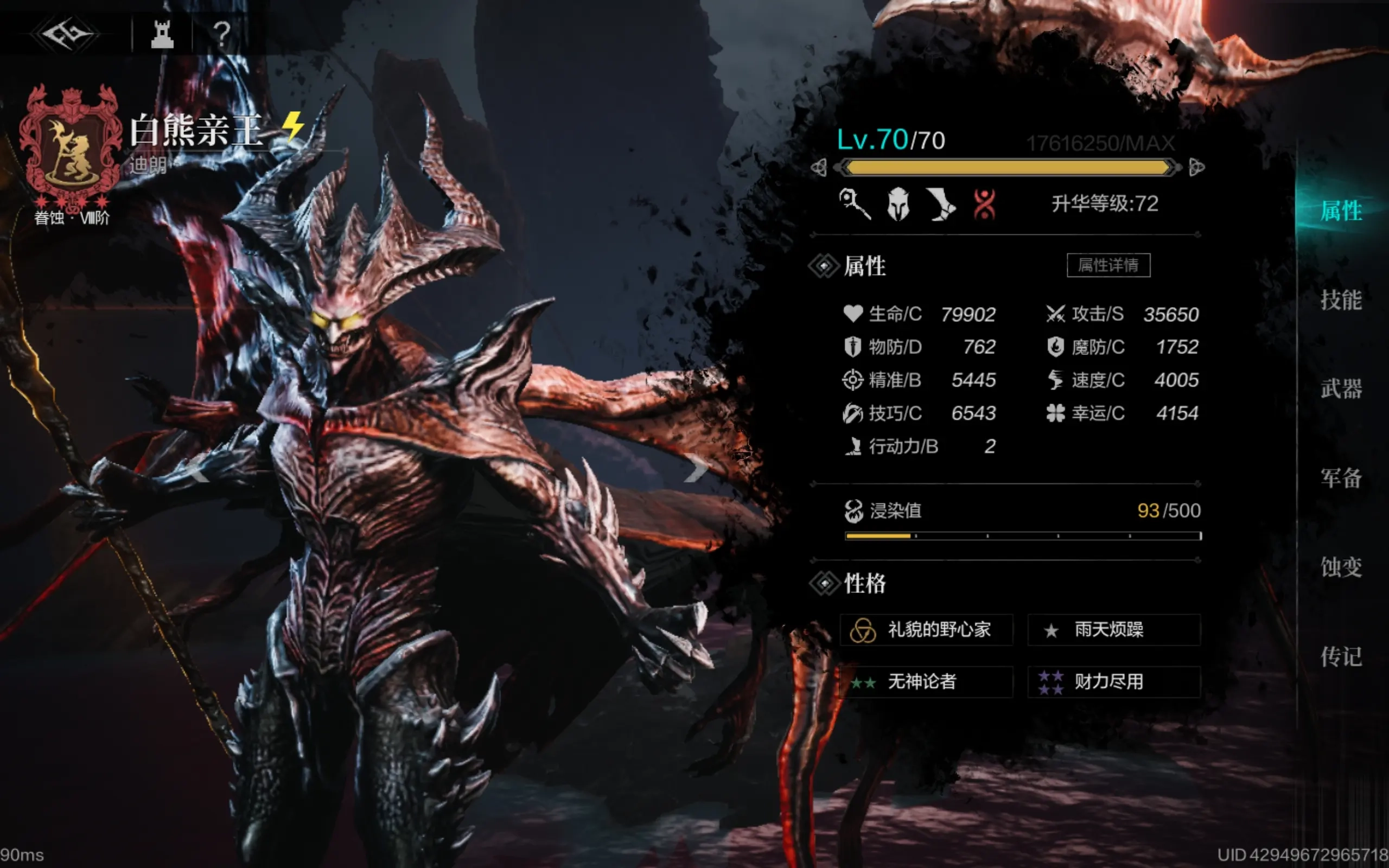Switch to the 技能 skills tab
The image size is (1389, 868).
(1341, 299)
